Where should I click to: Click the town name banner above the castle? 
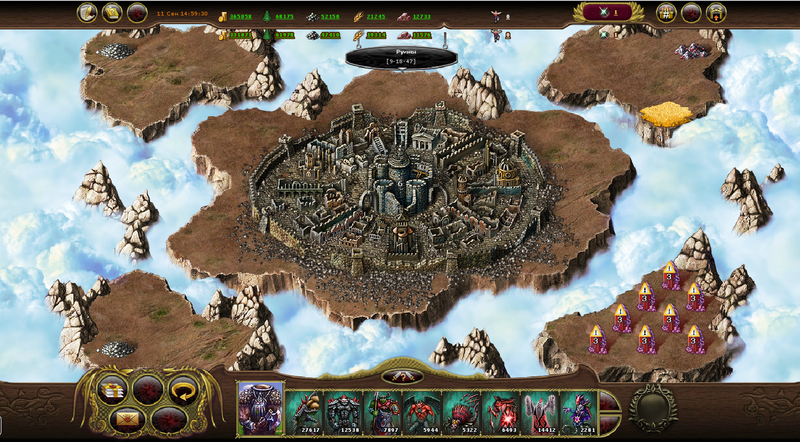point(394,56)
